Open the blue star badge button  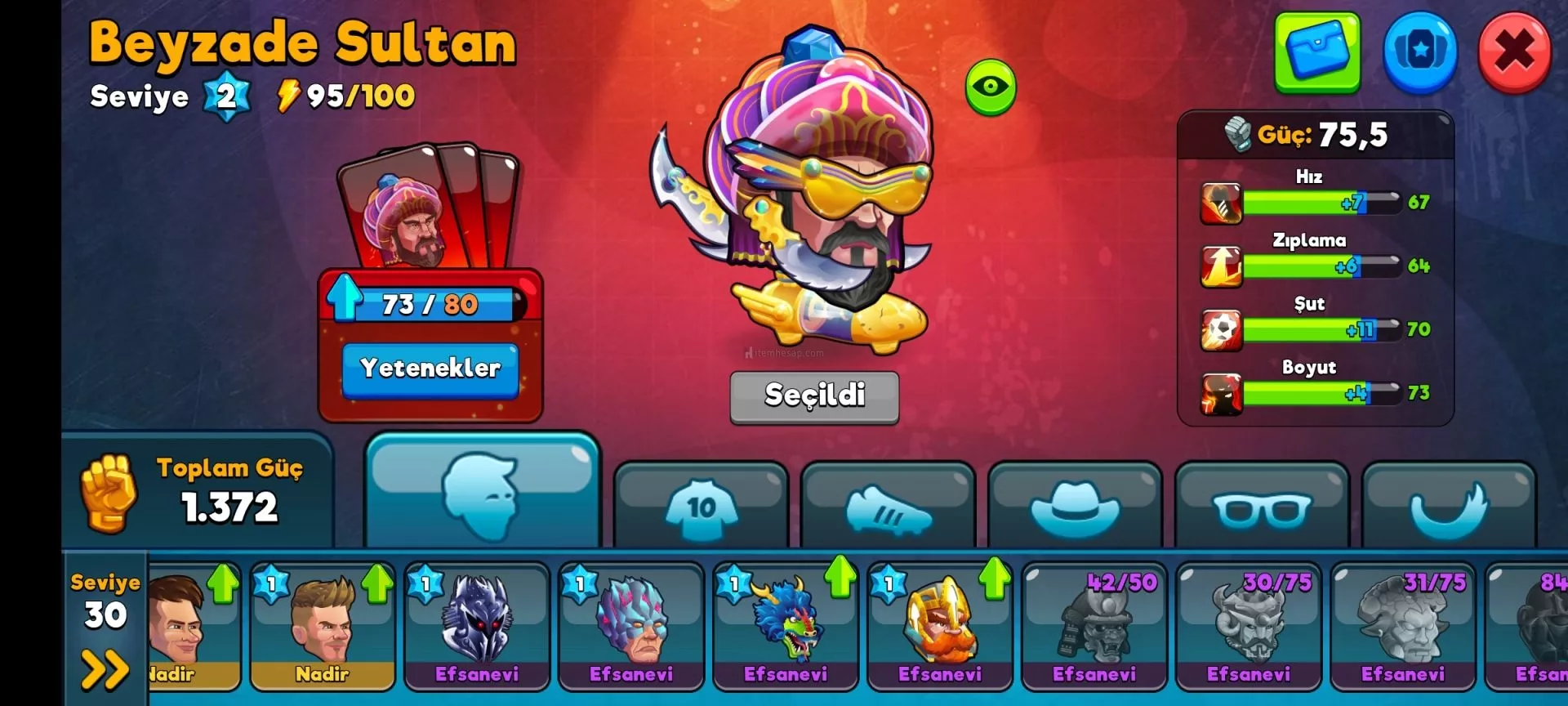point(1420,52)
